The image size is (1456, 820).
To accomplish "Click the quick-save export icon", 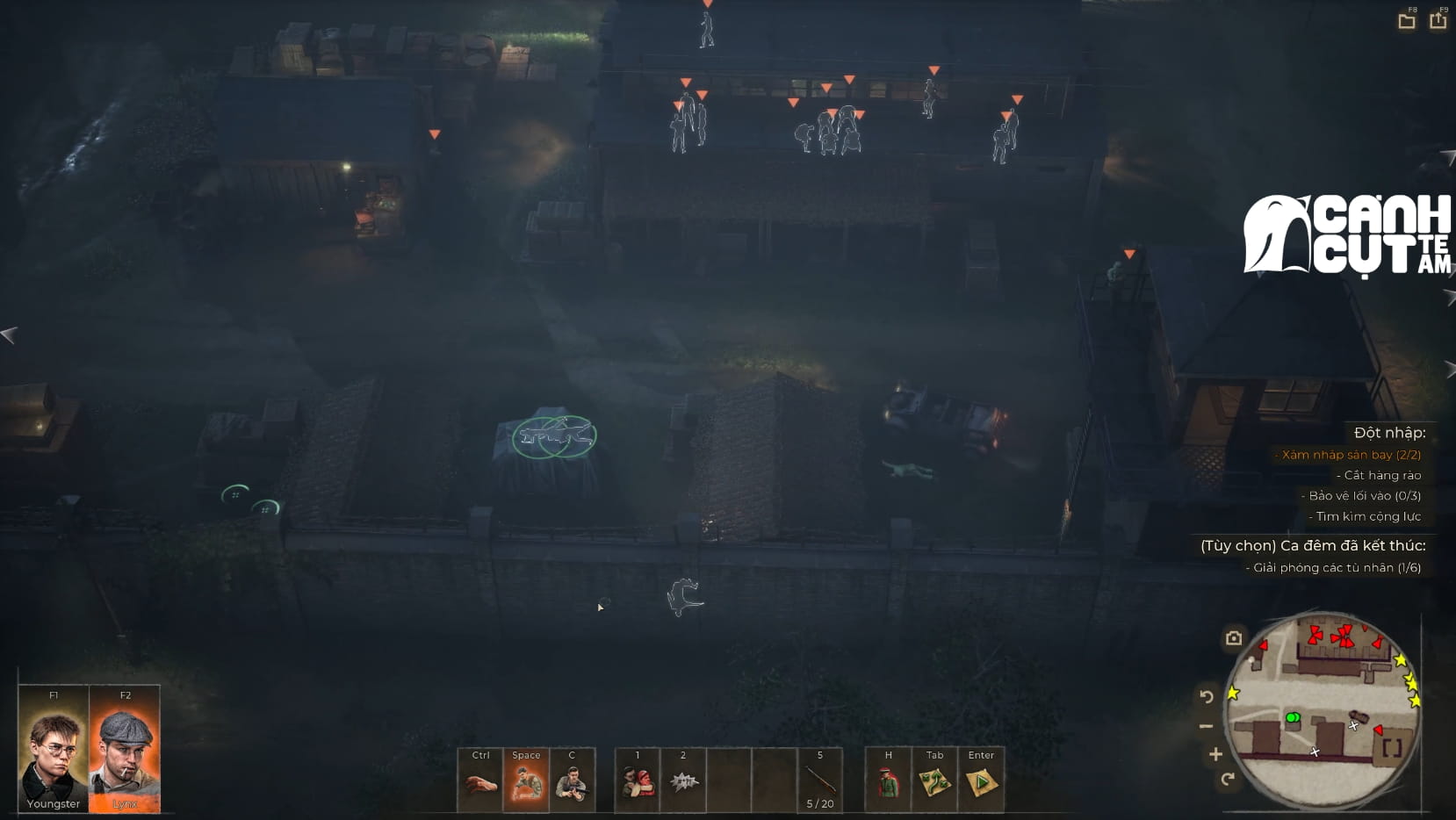I will click(x=1438, y=20).
